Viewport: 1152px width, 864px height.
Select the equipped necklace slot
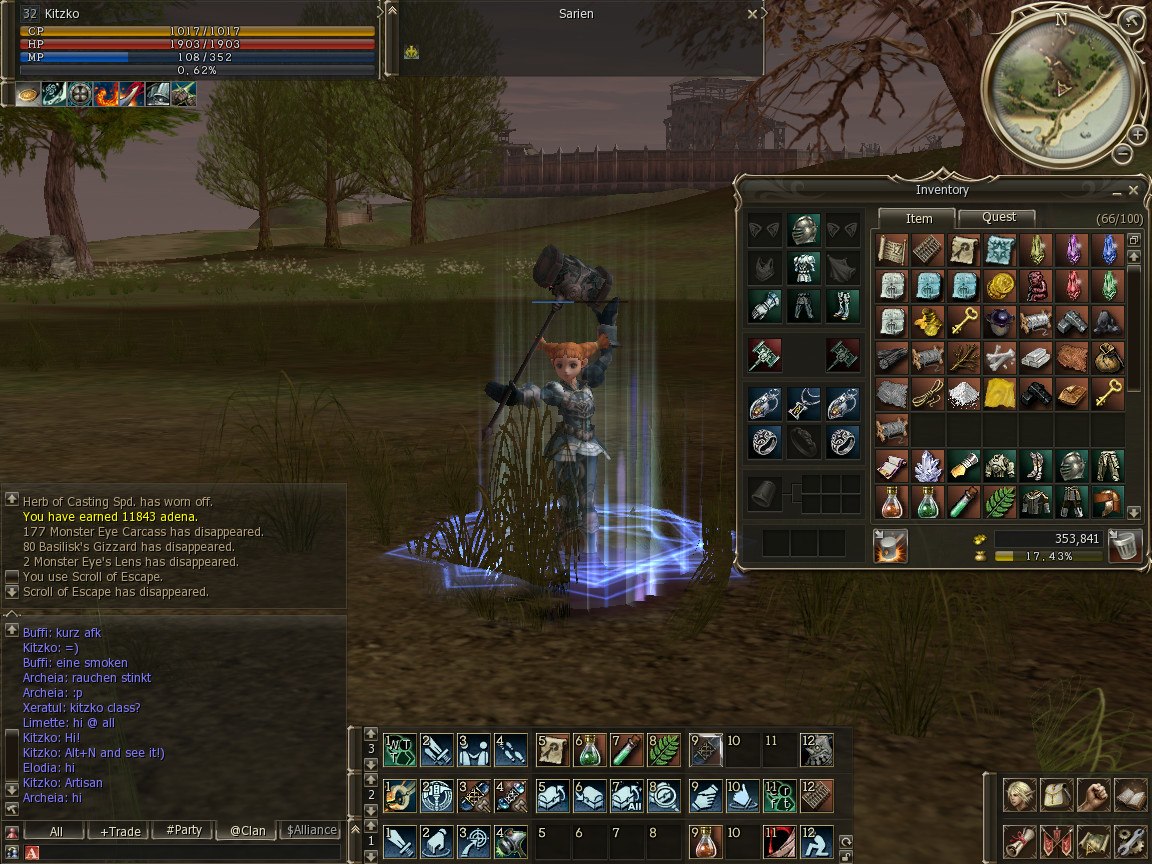(x=803, y=403)
